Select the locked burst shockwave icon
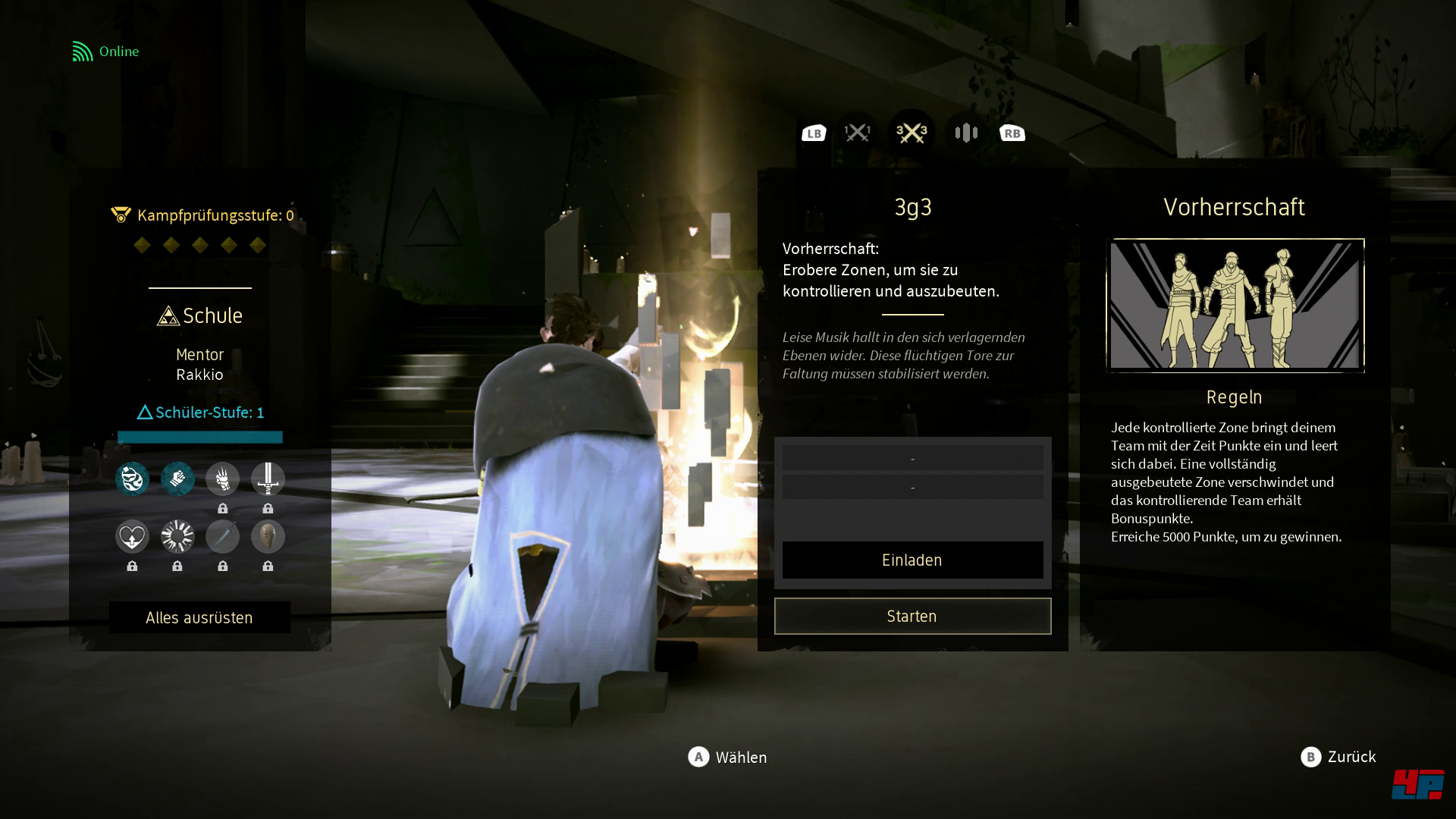 (x=177, y=537)
